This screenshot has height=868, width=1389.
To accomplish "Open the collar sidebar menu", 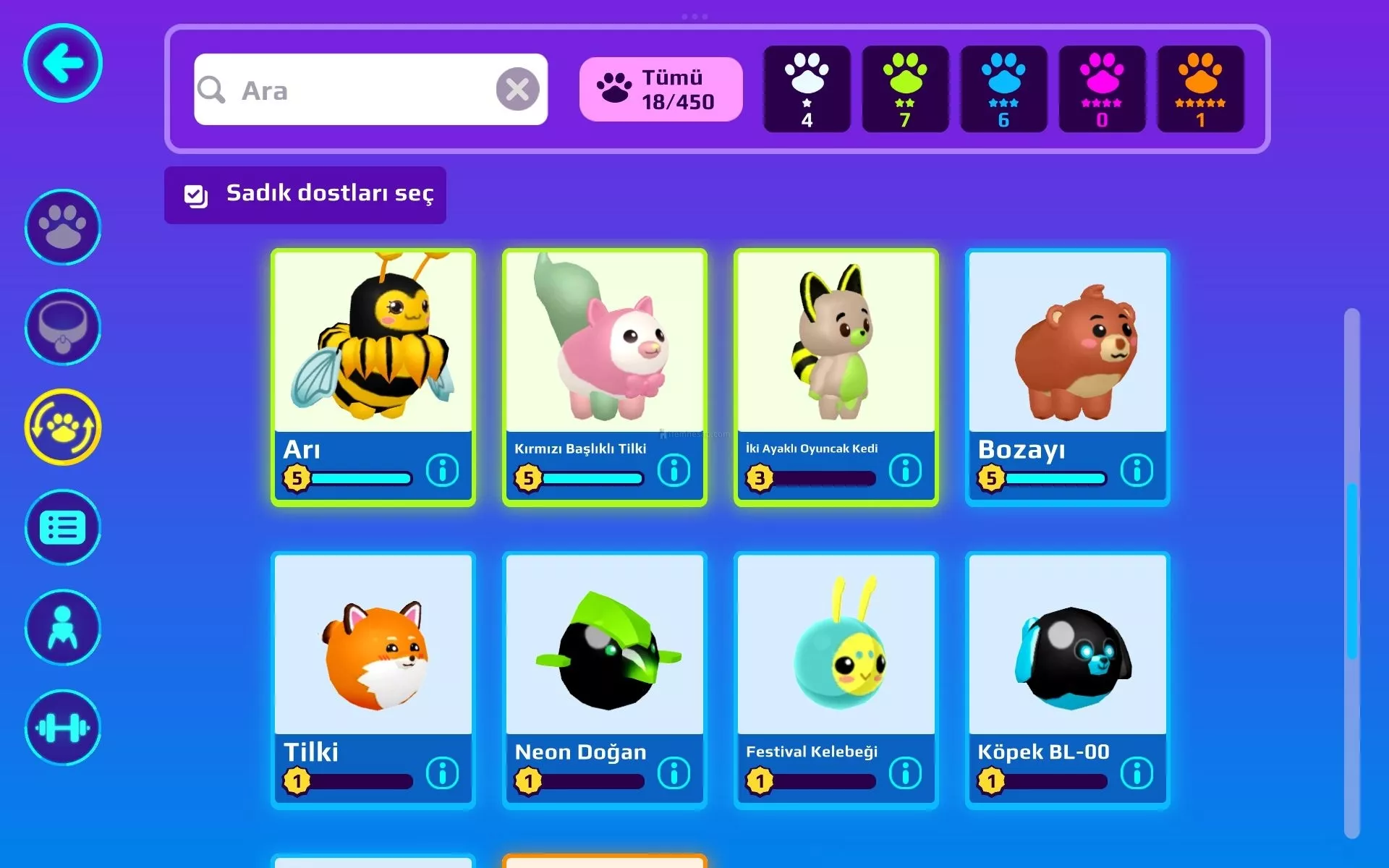I will pos(63,327).
